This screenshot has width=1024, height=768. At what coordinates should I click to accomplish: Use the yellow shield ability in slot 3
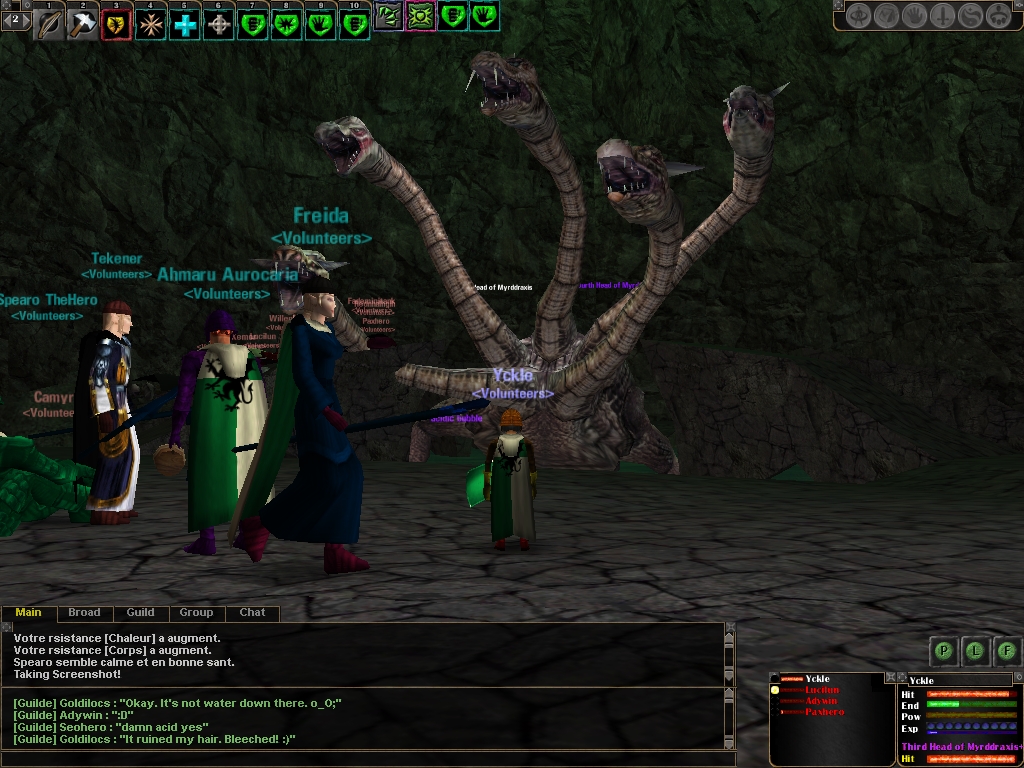(x=117, y=24)
